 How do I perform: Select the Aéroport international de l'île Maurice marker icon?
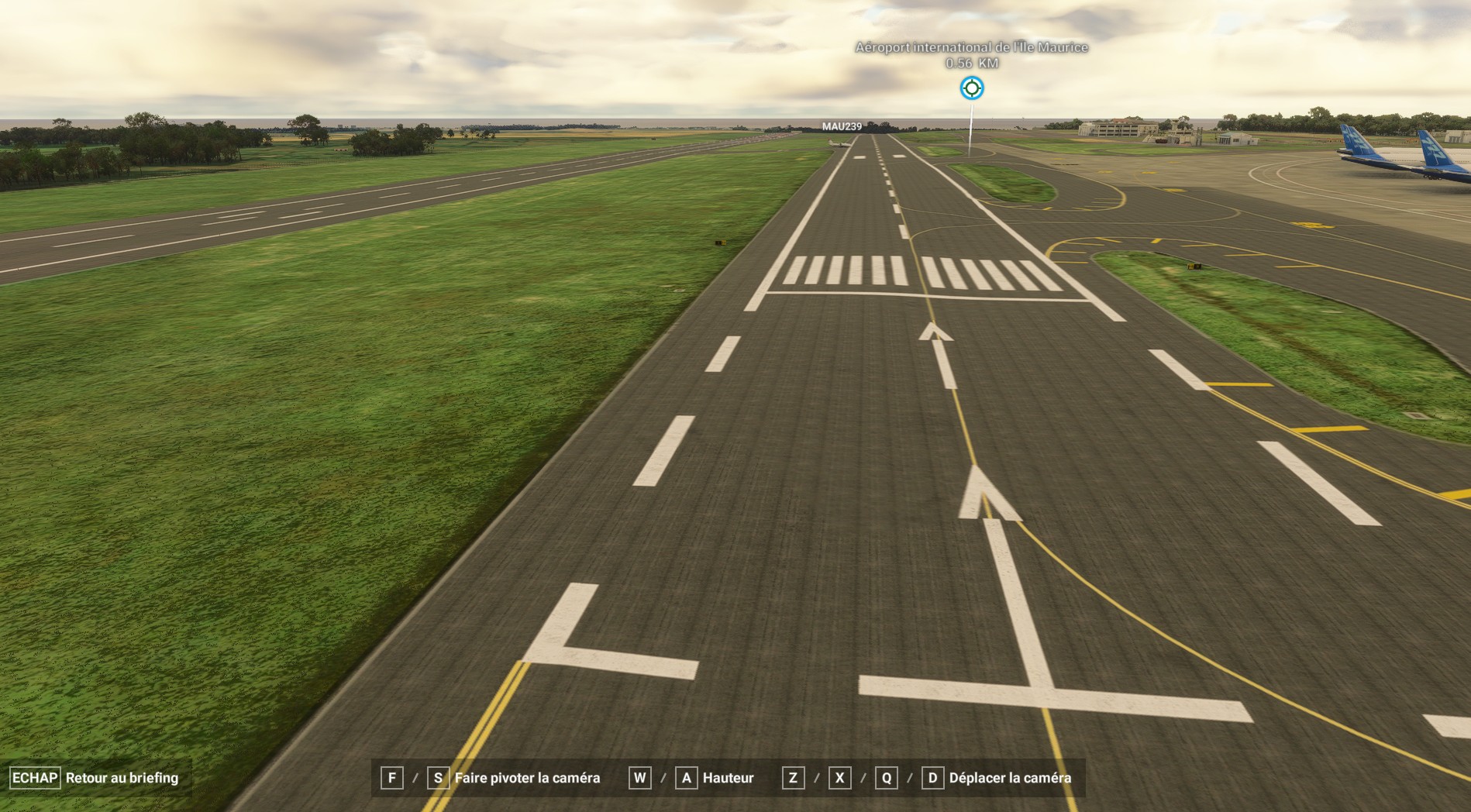pos(972,88)
